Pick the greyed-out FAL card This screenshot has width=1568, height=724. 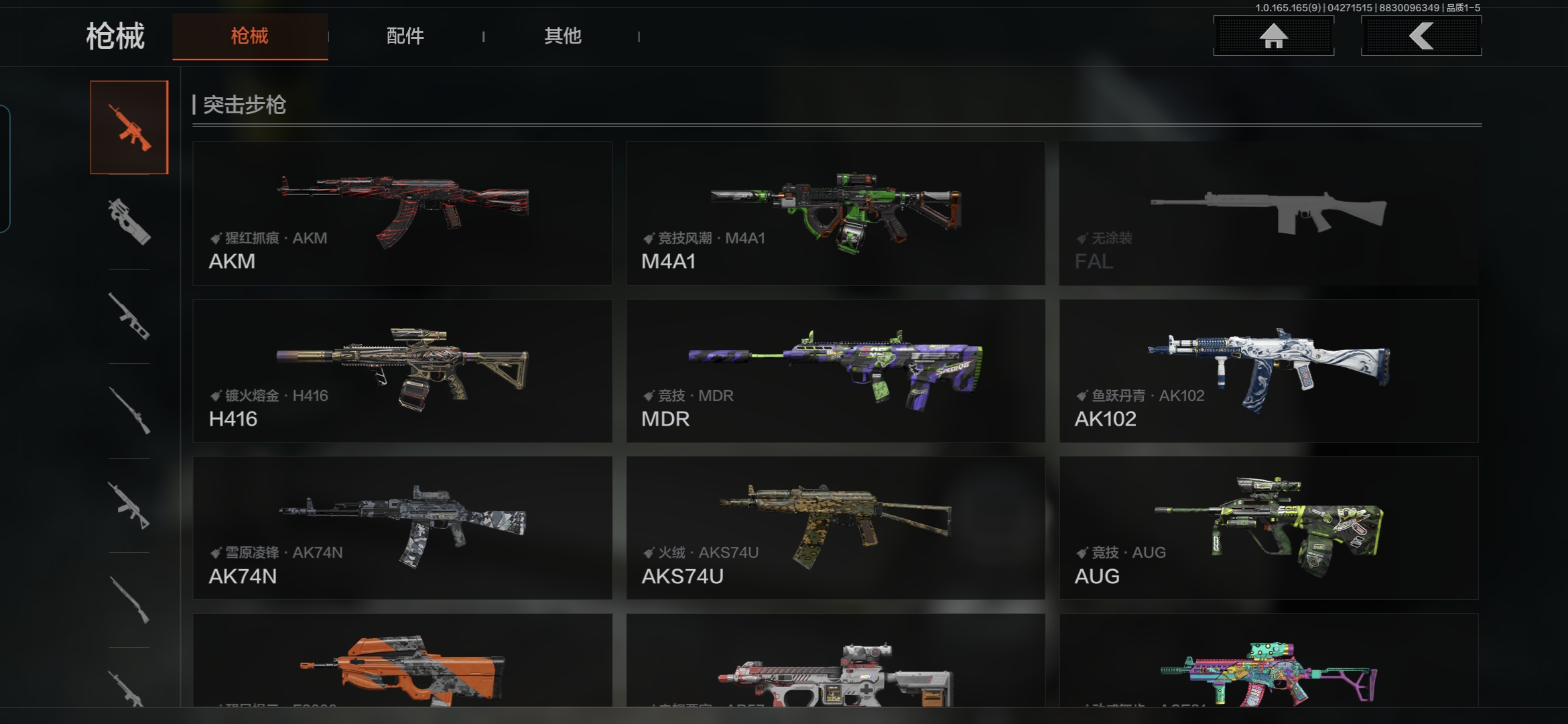click(1268, 213)
